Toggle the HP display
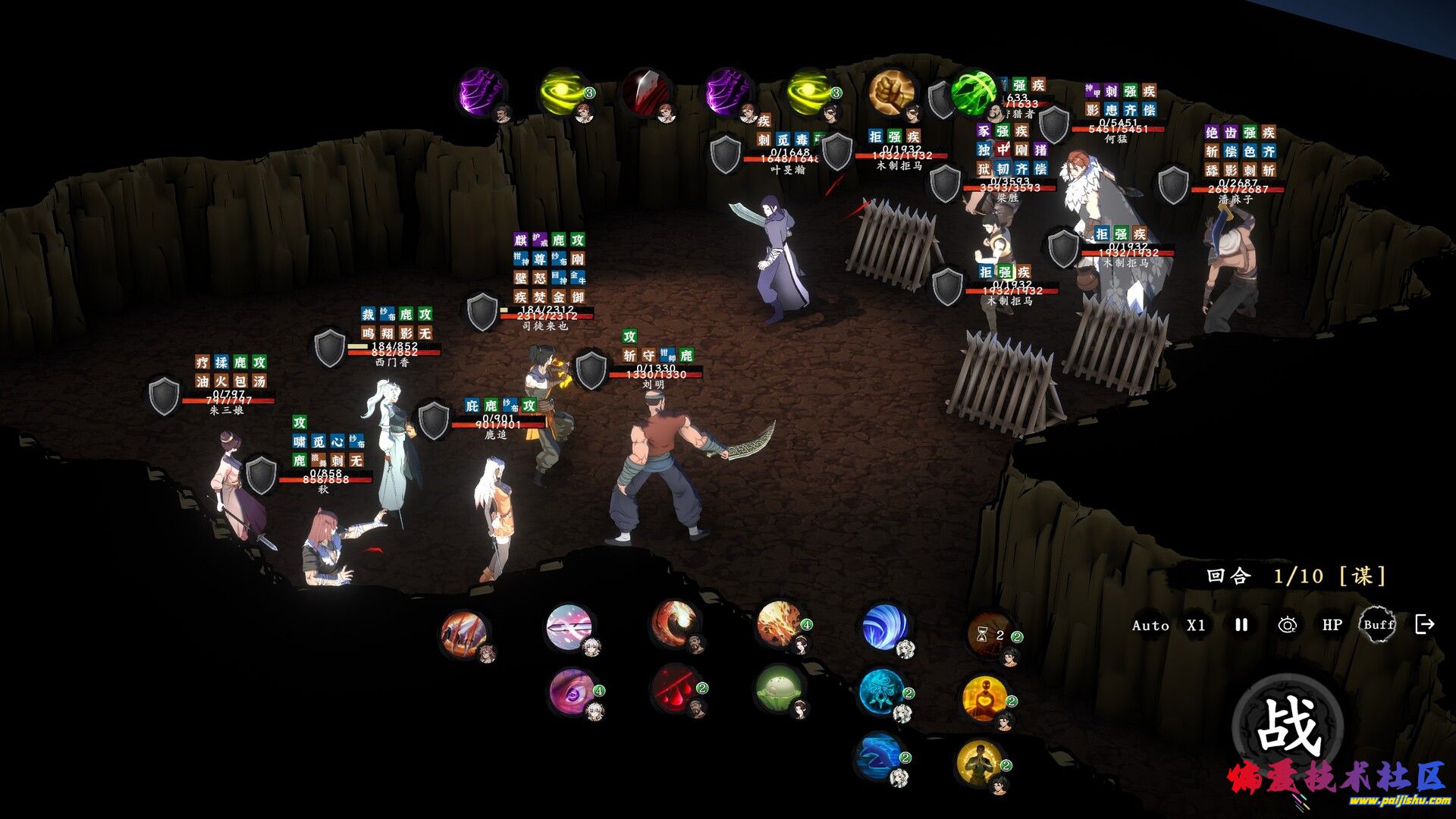This screenshot has width=1456, height=819. tap(1332, 625)
